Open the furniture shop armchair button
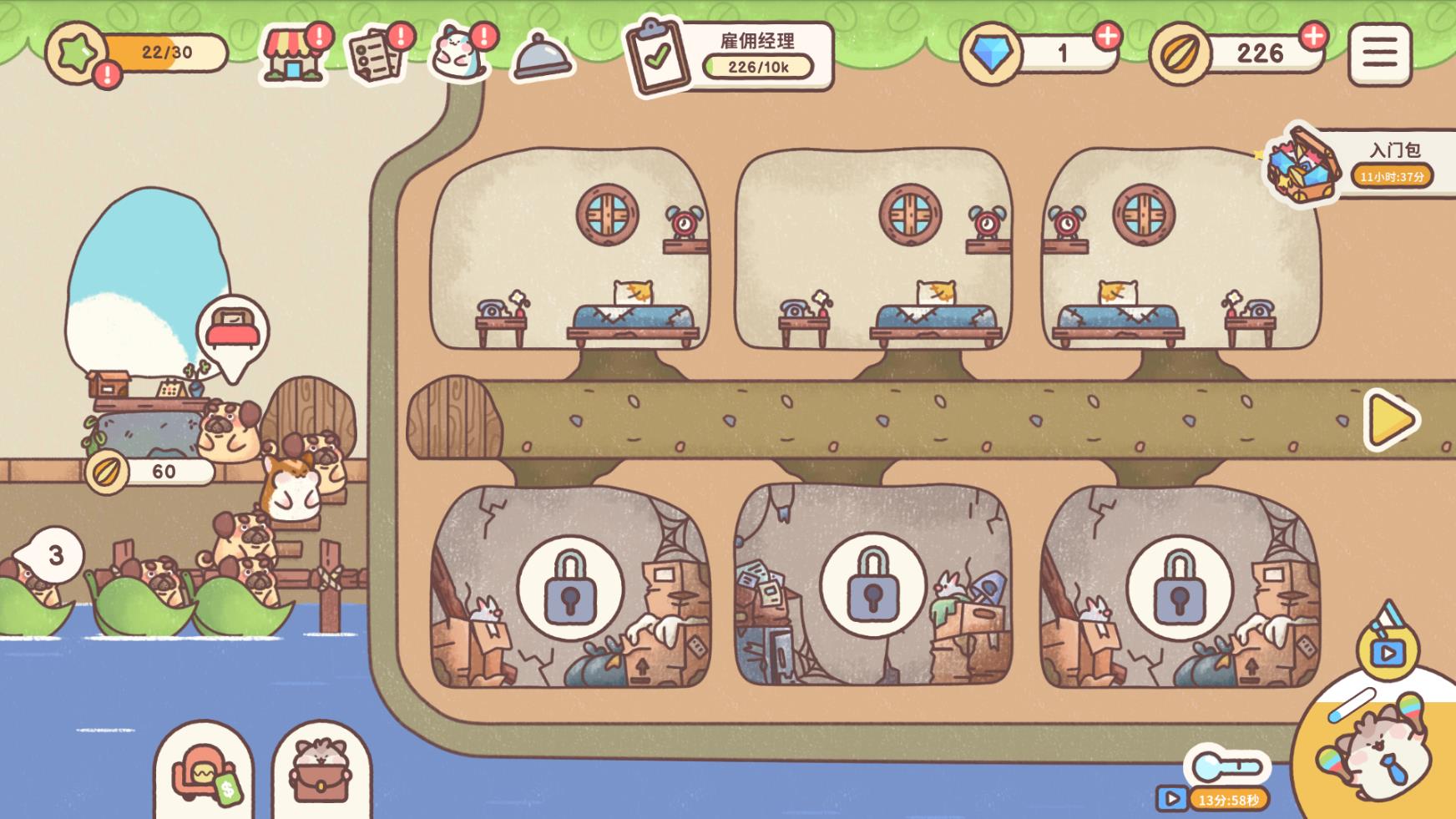Screen dimensions: 1456x819 coord(203,775)
